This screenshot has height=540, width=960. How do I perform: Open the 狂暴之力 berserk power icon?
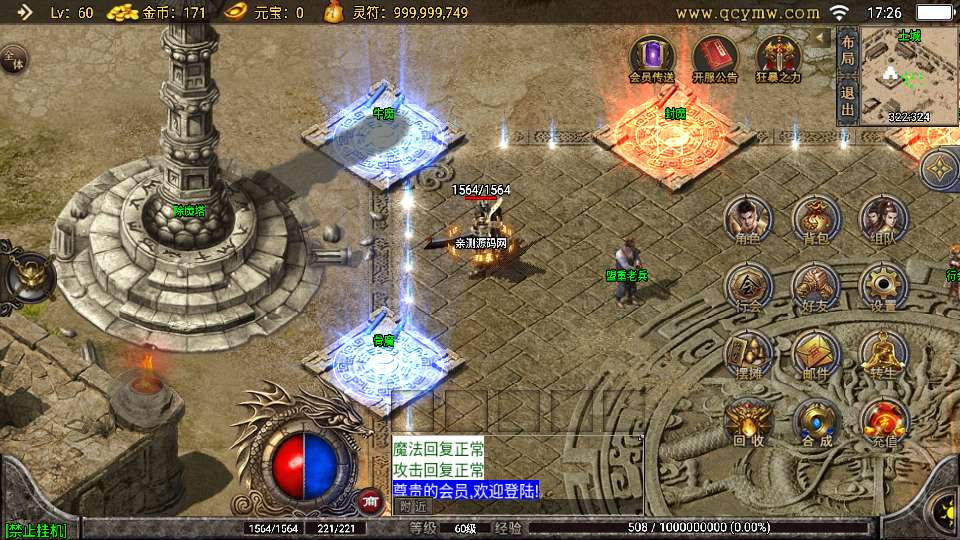(x=778, y=58)
